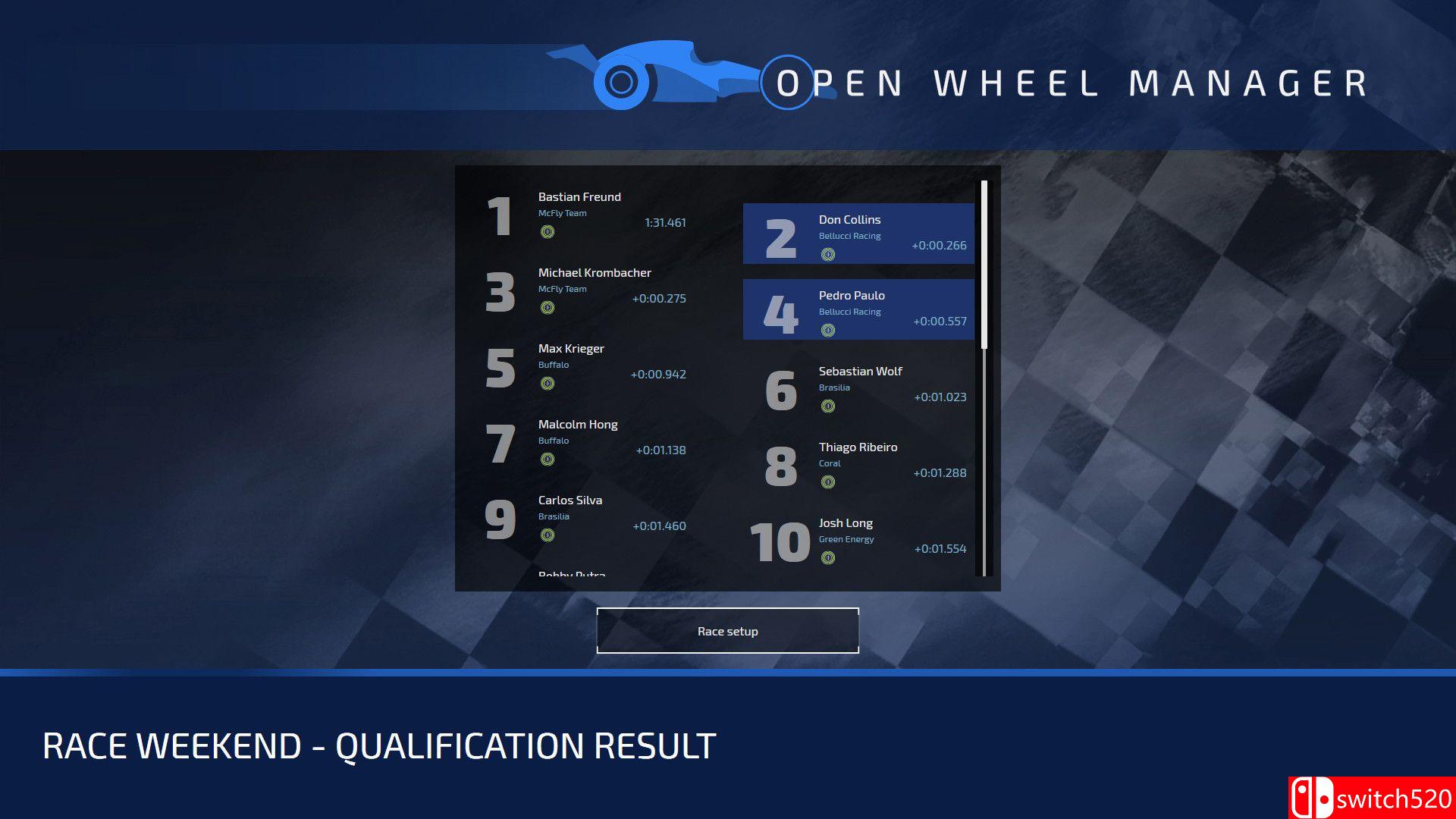Screen dimensions: 1456x819
Task: Click Josh Long's tyre compound icon
Action: click(829, 558)
